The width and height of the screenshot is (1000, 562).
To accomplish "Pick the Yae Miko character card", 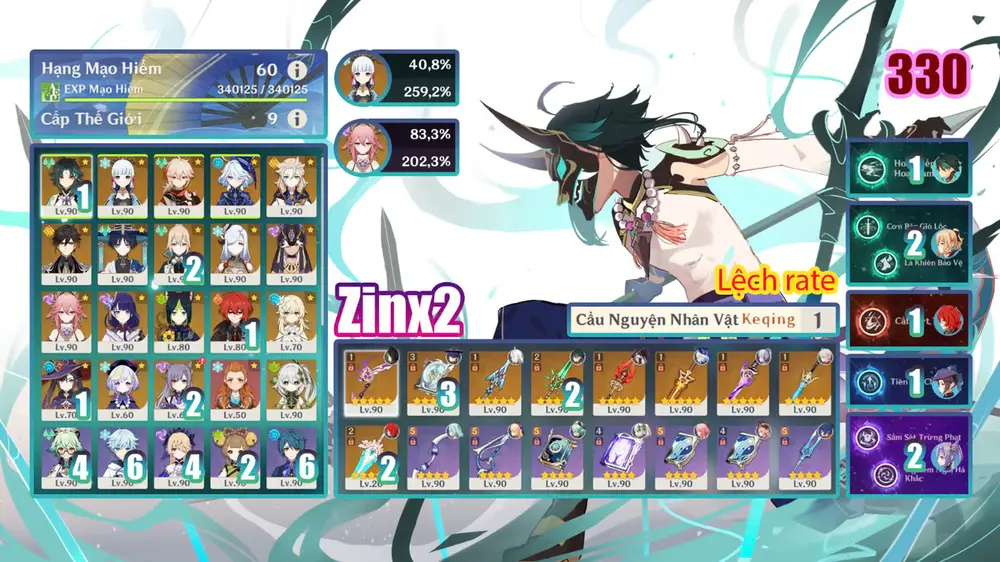I will point(68,320).
